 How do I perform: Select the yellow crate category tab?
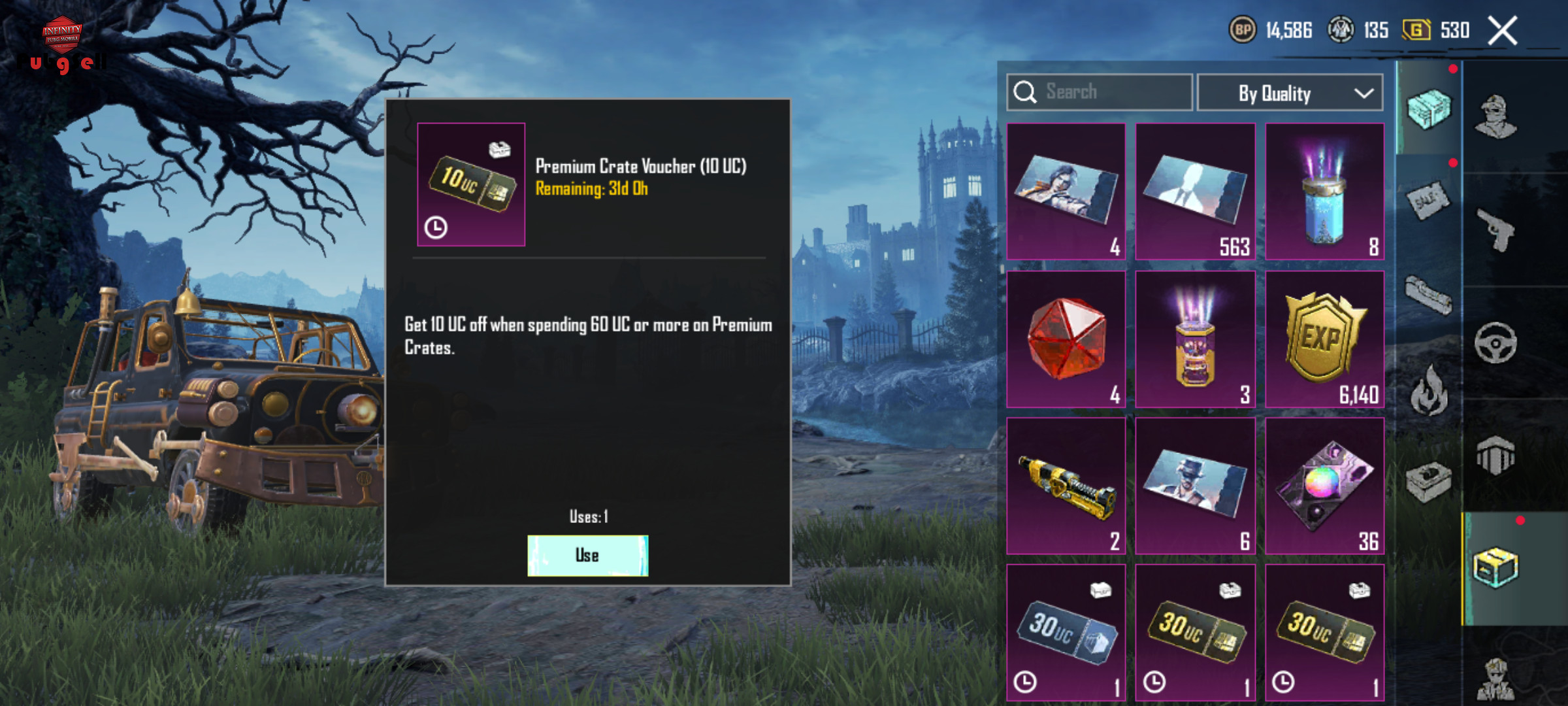[1496, 567]
